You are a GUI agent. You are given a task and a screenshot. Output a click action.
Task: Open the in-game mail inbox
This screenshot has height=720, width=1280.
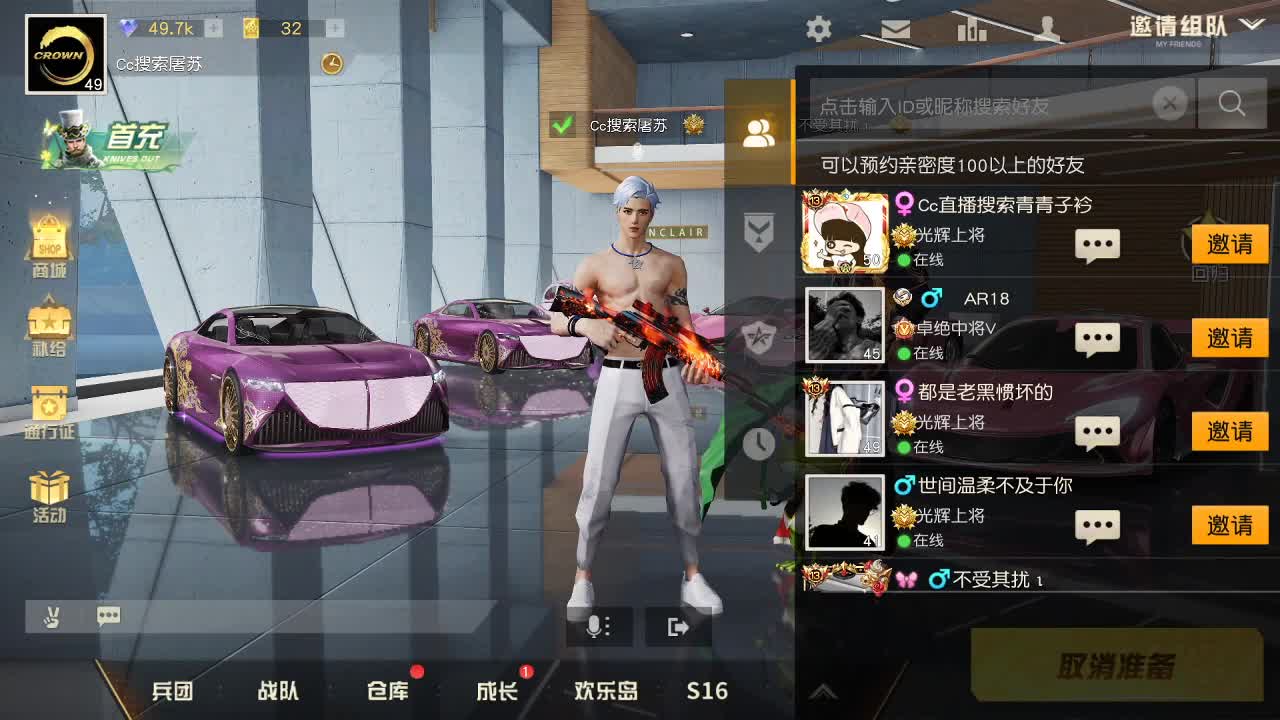[x=894, y=30]
